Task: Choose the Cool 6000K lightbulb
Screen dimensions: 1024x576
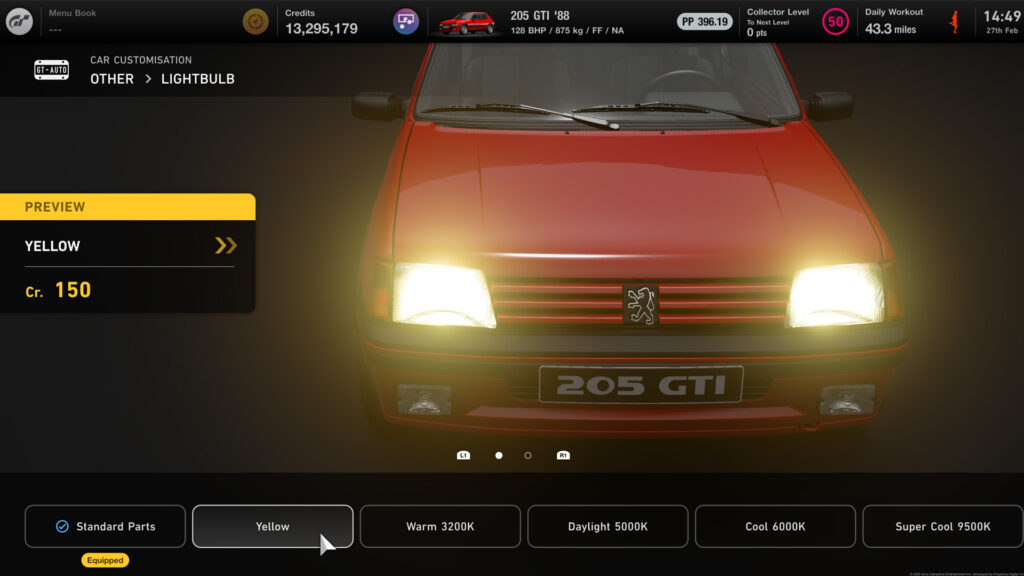Action: [775, 526]
